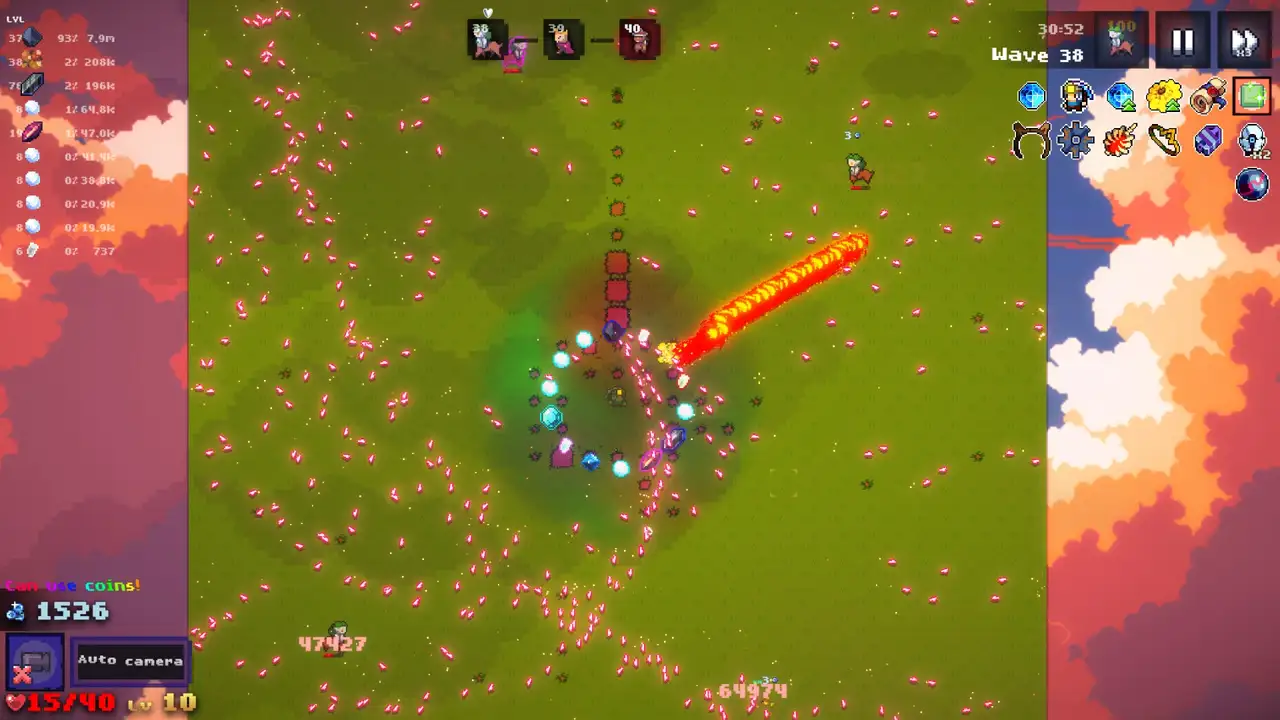
Task: Pause the game
Action: pos(1182,42)
